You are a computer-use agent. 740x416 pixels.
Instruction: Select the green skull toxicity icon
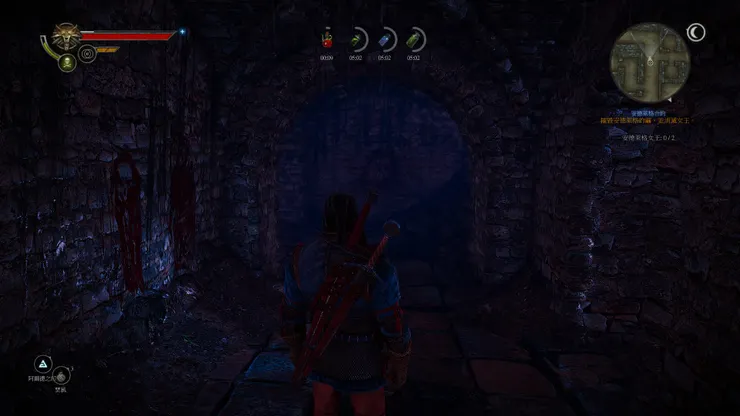pos(66,62)
